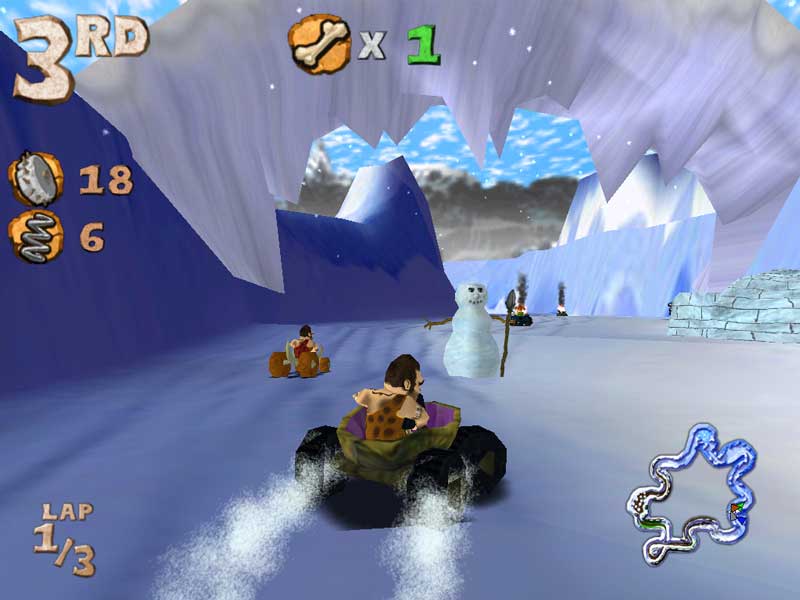The height and width of the screenshot is (600, 800).
Task: Open the track minimap
Action: (x=688, y=491)
